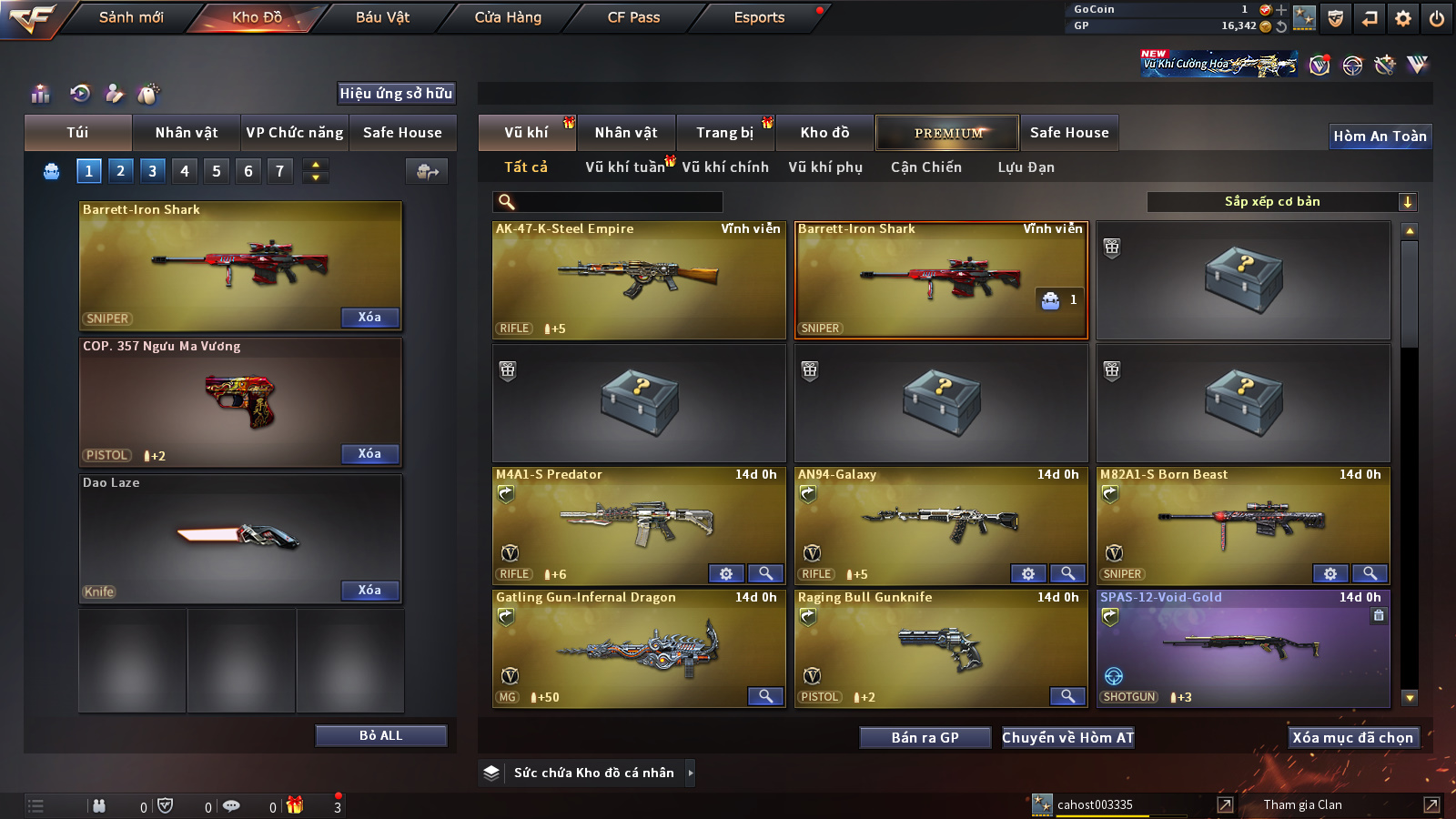Open the Hòm An Toàn button
1456x819 pixels.
(1380, 136)
